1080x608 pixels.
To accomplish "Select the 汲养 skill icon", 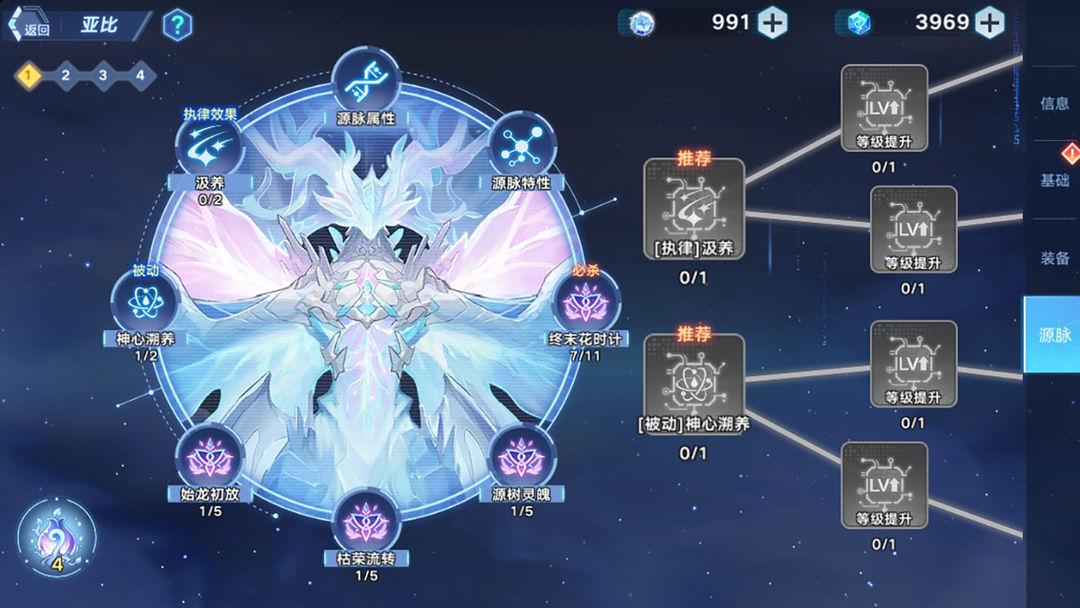I will pyautogui.click(x=209, y=147).
